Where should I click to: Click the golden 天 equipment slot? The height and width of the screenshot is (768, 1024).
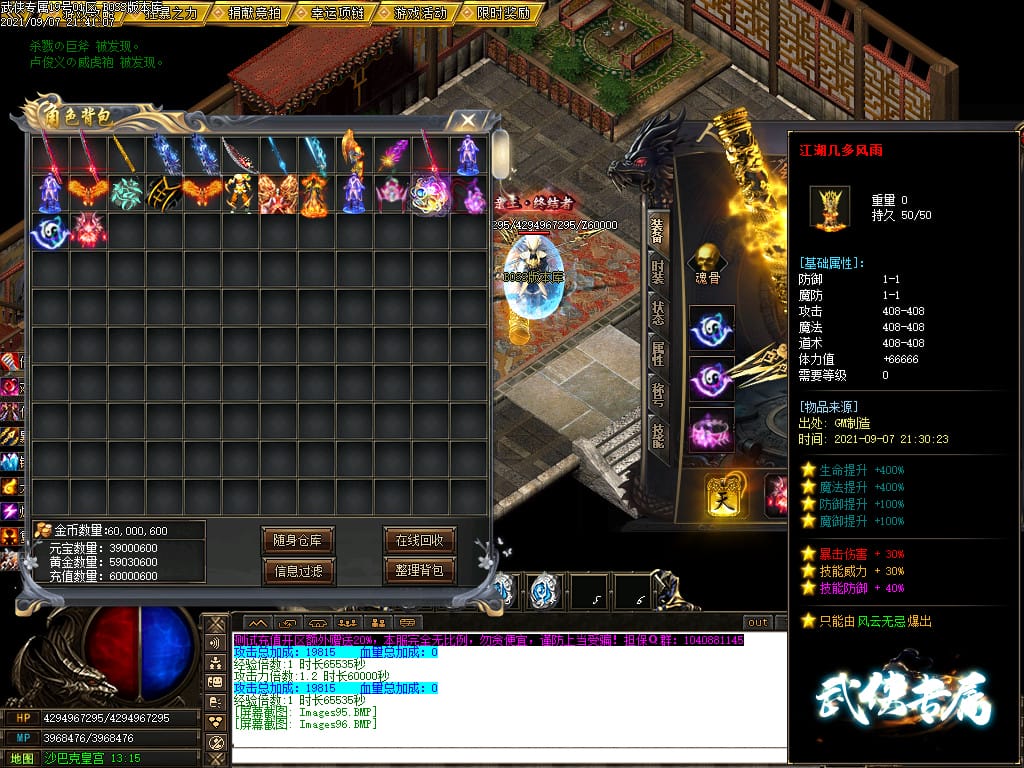(x=722, y=495)
